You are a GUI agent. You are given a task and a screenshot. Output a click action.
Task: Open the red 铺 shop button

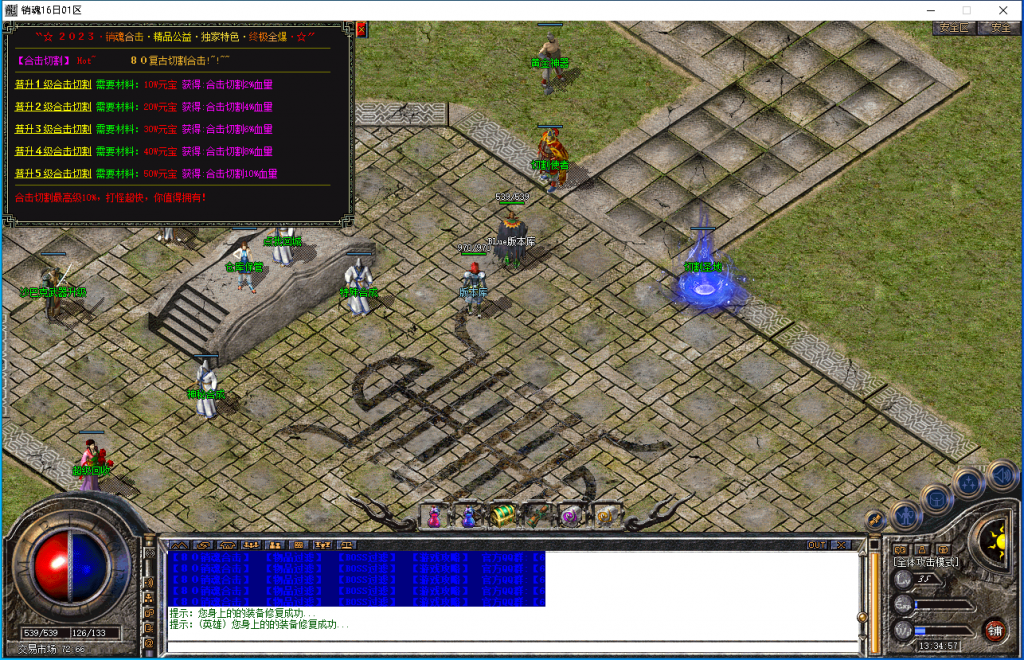[994, 630]
